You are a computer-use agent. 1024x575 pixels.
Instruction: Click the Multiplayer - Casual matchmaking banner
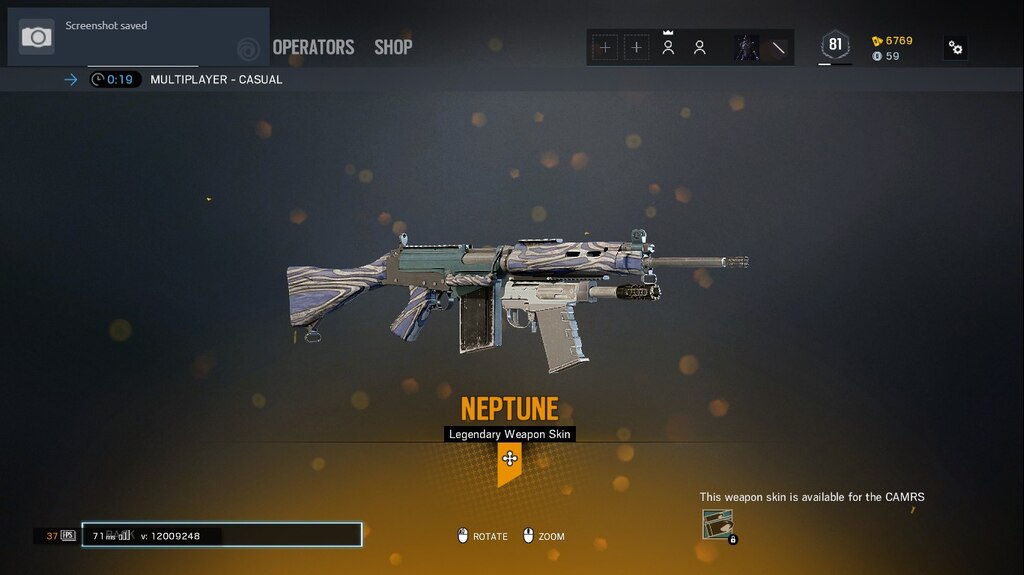tap(216, 80)
